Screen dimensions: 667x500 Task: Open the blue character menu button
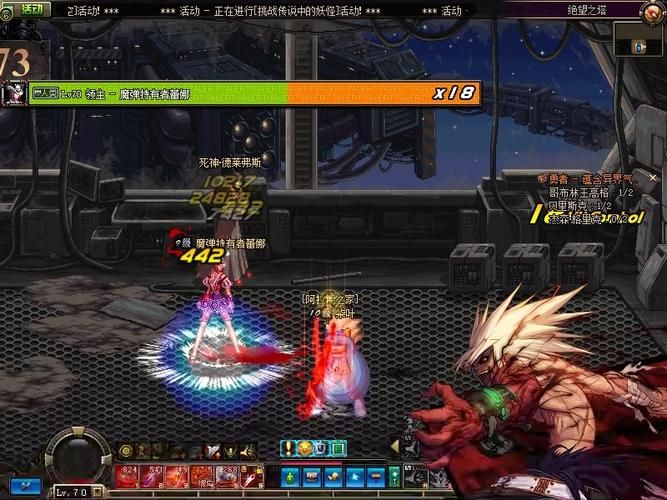tap(290, 476)
